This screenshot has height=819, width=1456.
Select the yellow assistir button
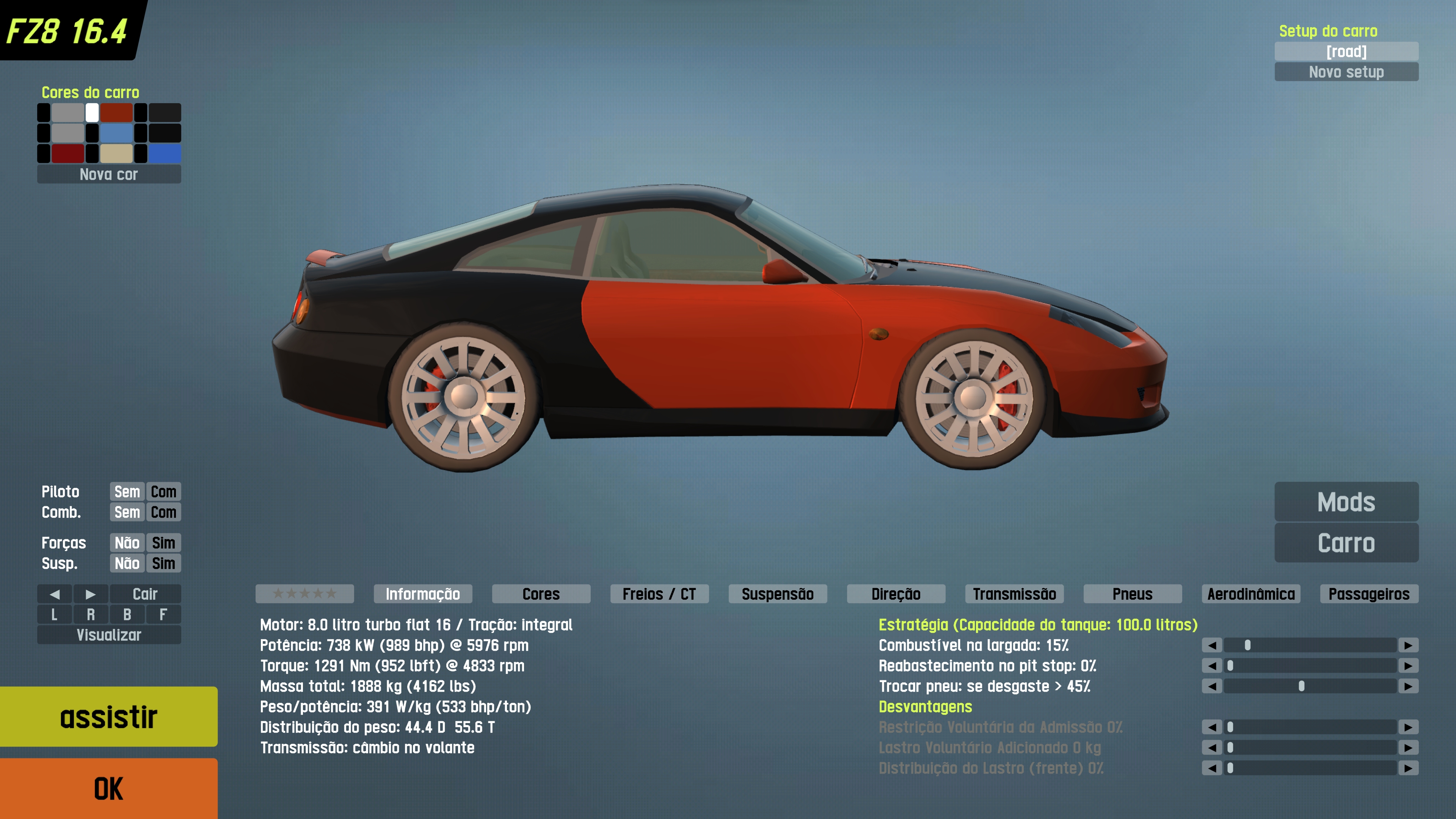[x=108, y=716]
